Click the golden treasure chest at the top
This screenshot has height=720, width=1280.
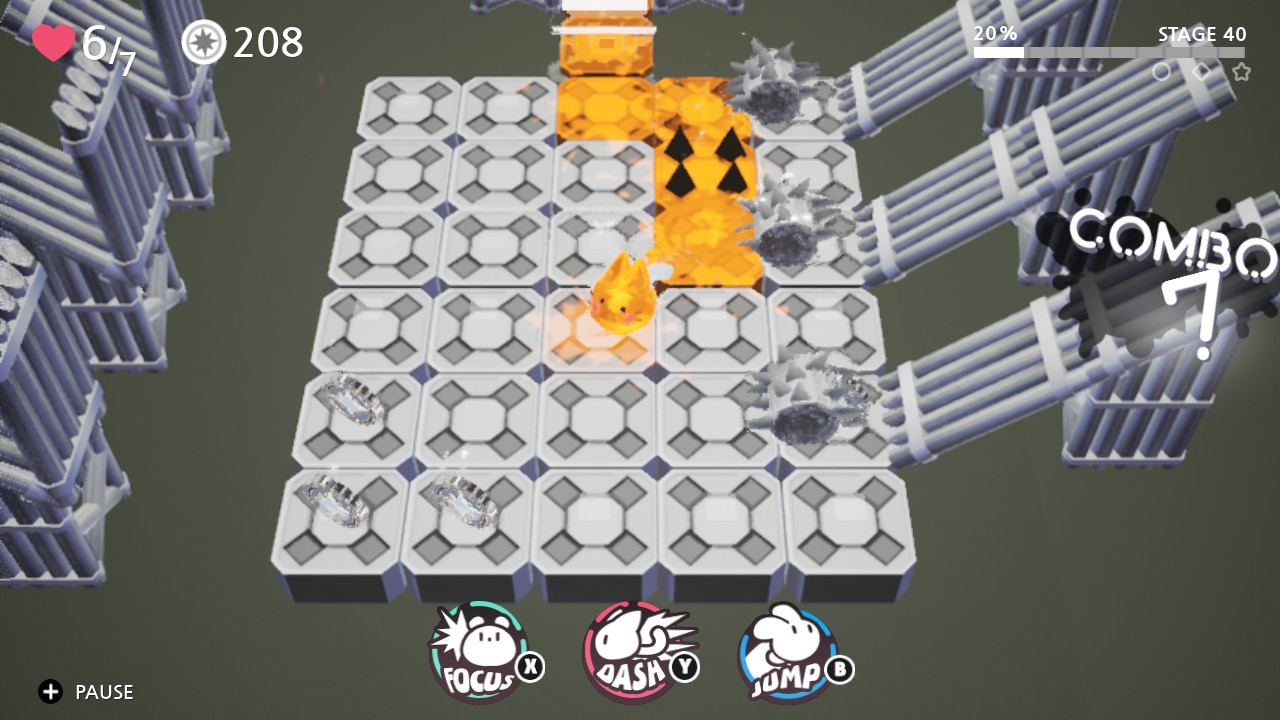608,45
